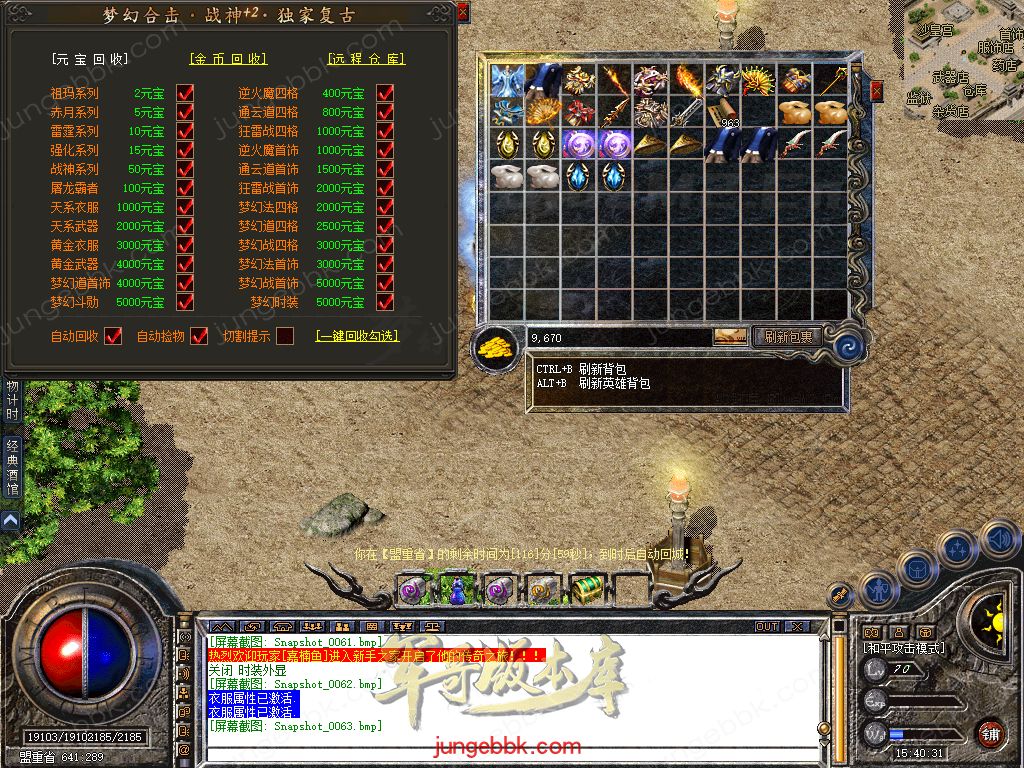Click the 刷新包裹 refresh bag button
1024x768 pixels.
click(x=787, y=337)
